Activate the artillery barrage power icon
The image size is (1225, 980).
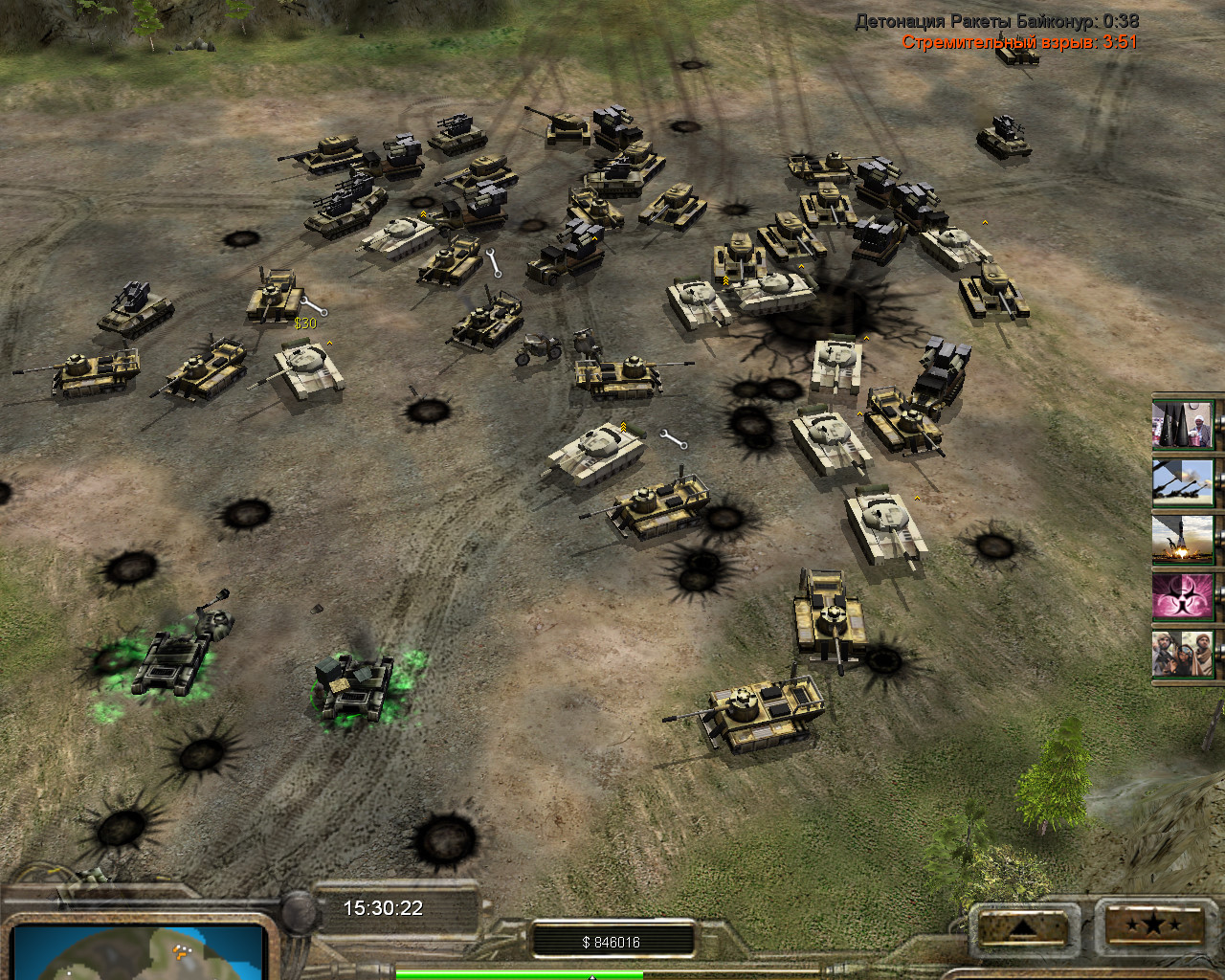point(1183,482)
